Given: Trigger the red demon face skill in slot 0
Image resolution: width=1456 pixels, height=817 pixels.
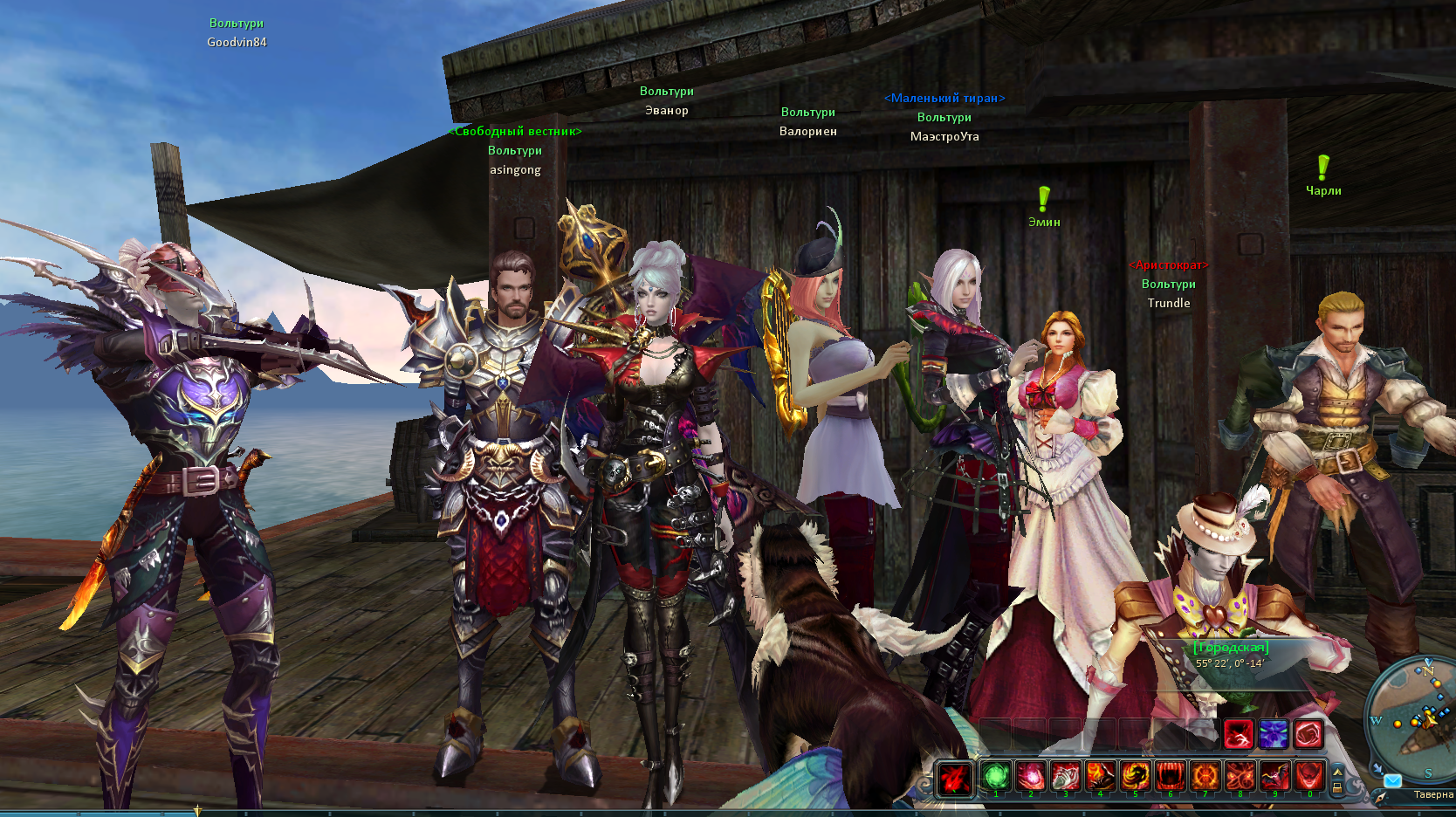Looking at the screenshot, I should (x=1309, y=776).
